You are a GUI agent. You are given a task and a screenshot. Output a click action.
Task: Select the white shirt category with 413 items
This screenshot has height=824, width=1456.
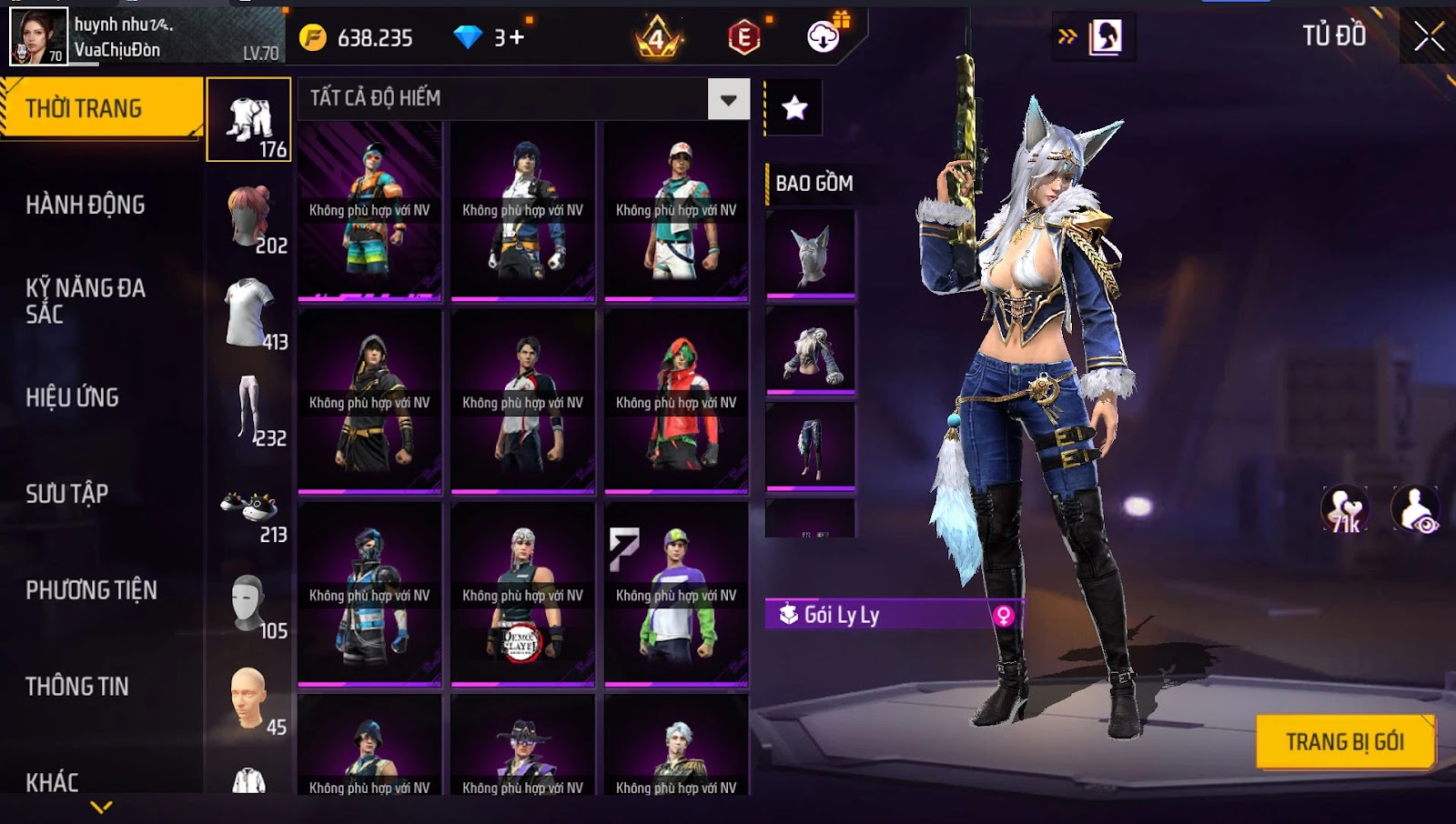tap(251, 314)
